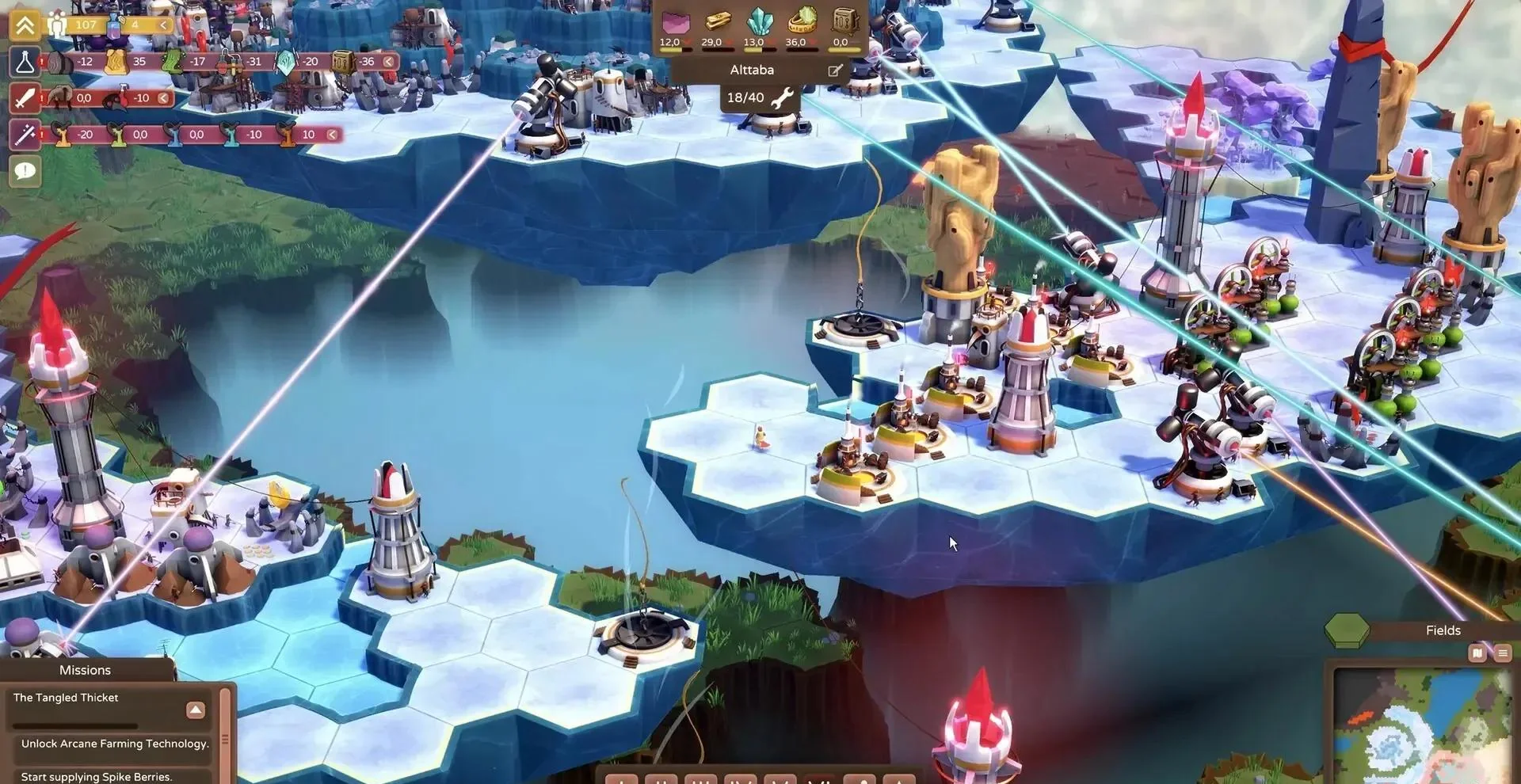Click the Start supplying Spike Berries objective
This screenshot has height=784, width=1521.
[x=95, y=776]
